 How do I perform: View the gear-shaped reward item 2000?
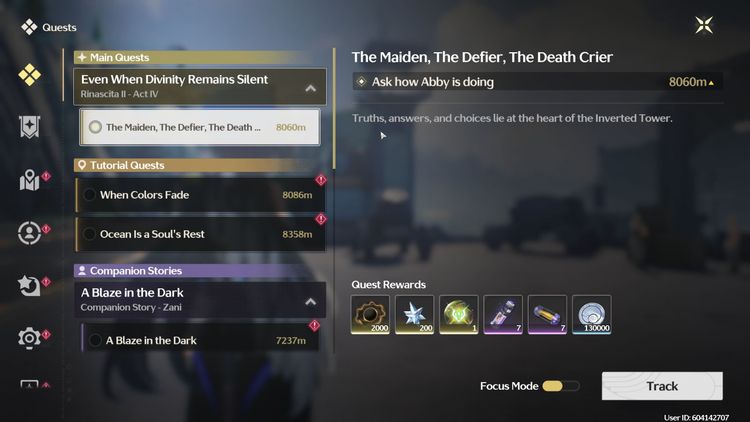tap(371, 314)
